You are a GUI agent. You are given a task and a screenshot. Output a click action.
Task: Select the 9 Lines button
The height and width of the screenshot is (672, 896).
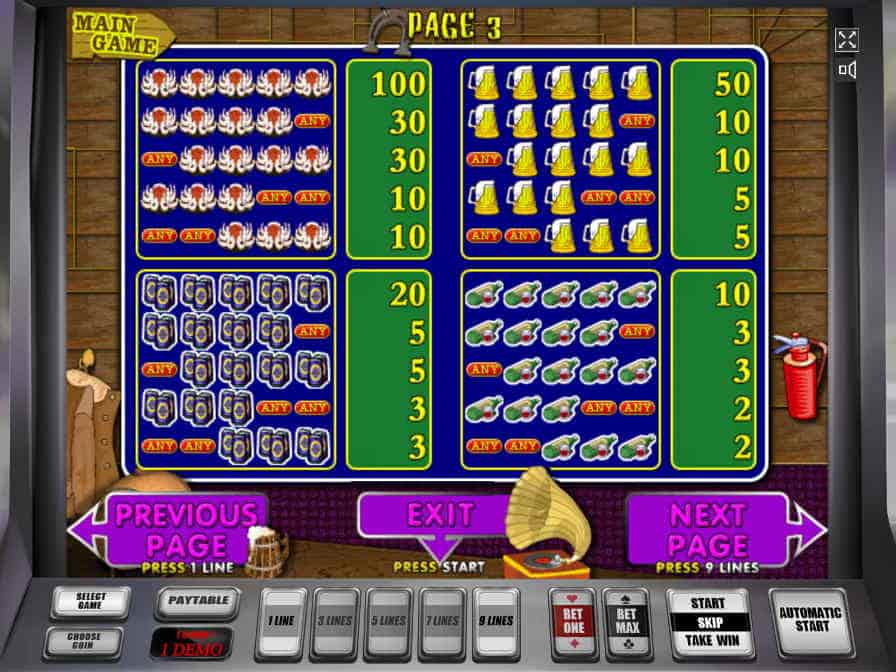tap(496, 622)
